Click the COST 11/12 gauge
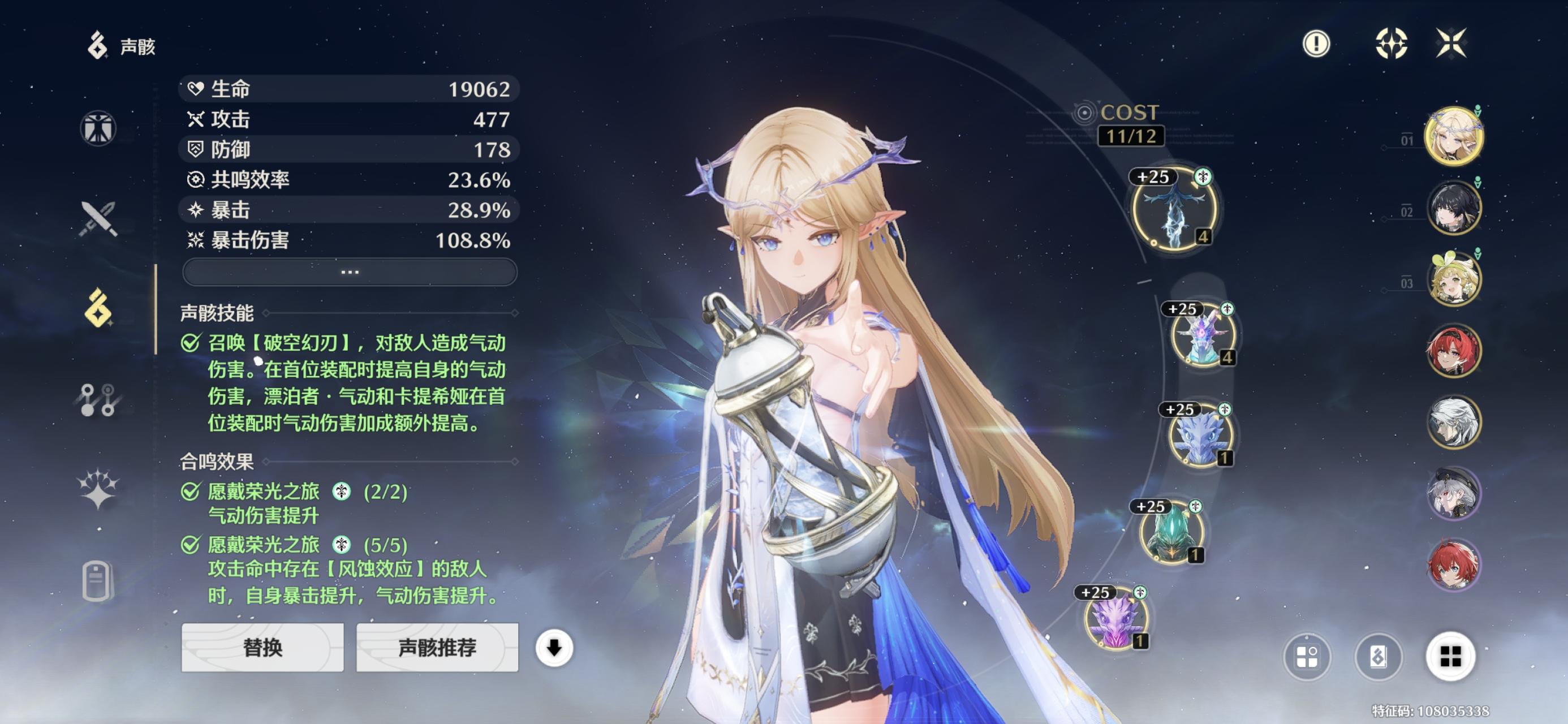Viewport: 1568px width, 724px height. (1130, 125)
